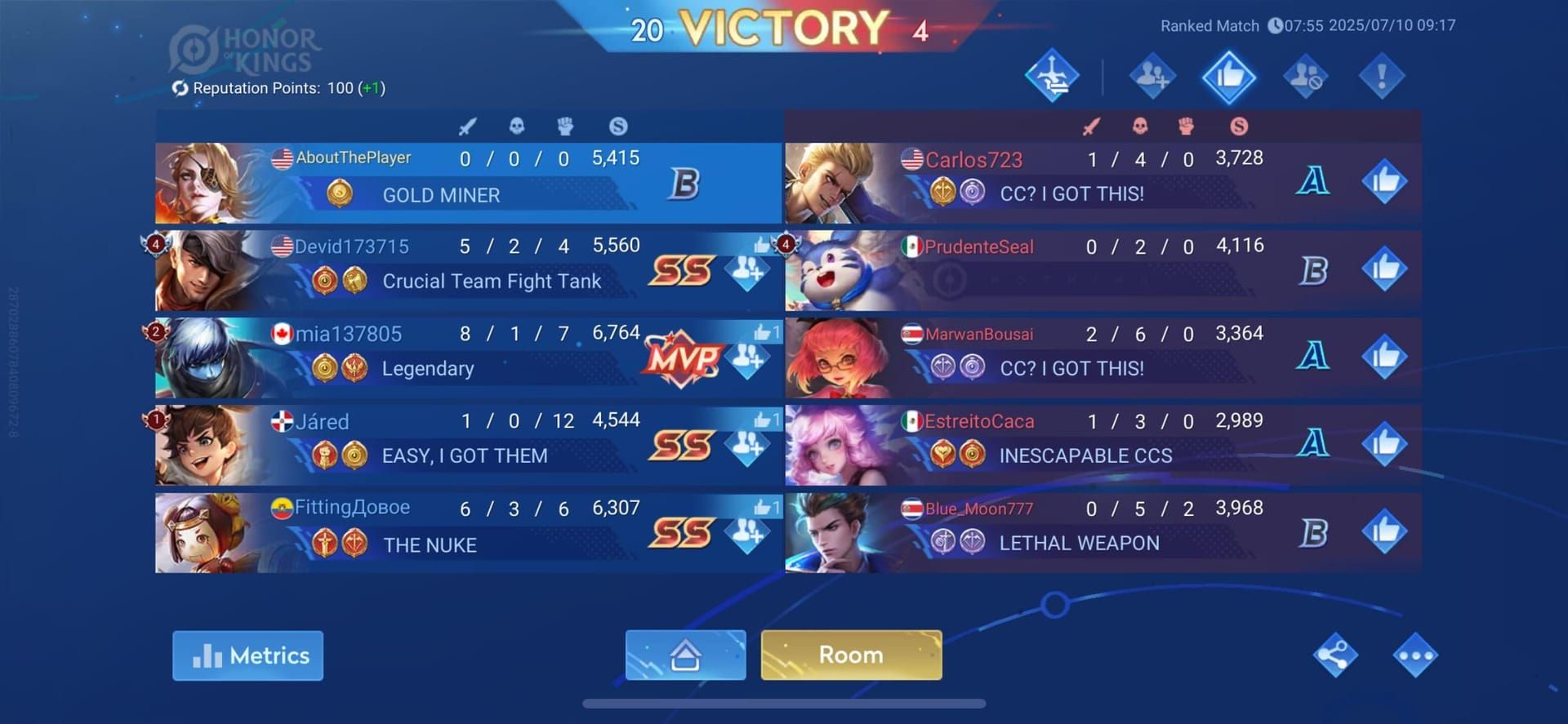The width and height of the screenshot is (1568, 724).
Task: Share the match results
Action: coord(1334,655)
